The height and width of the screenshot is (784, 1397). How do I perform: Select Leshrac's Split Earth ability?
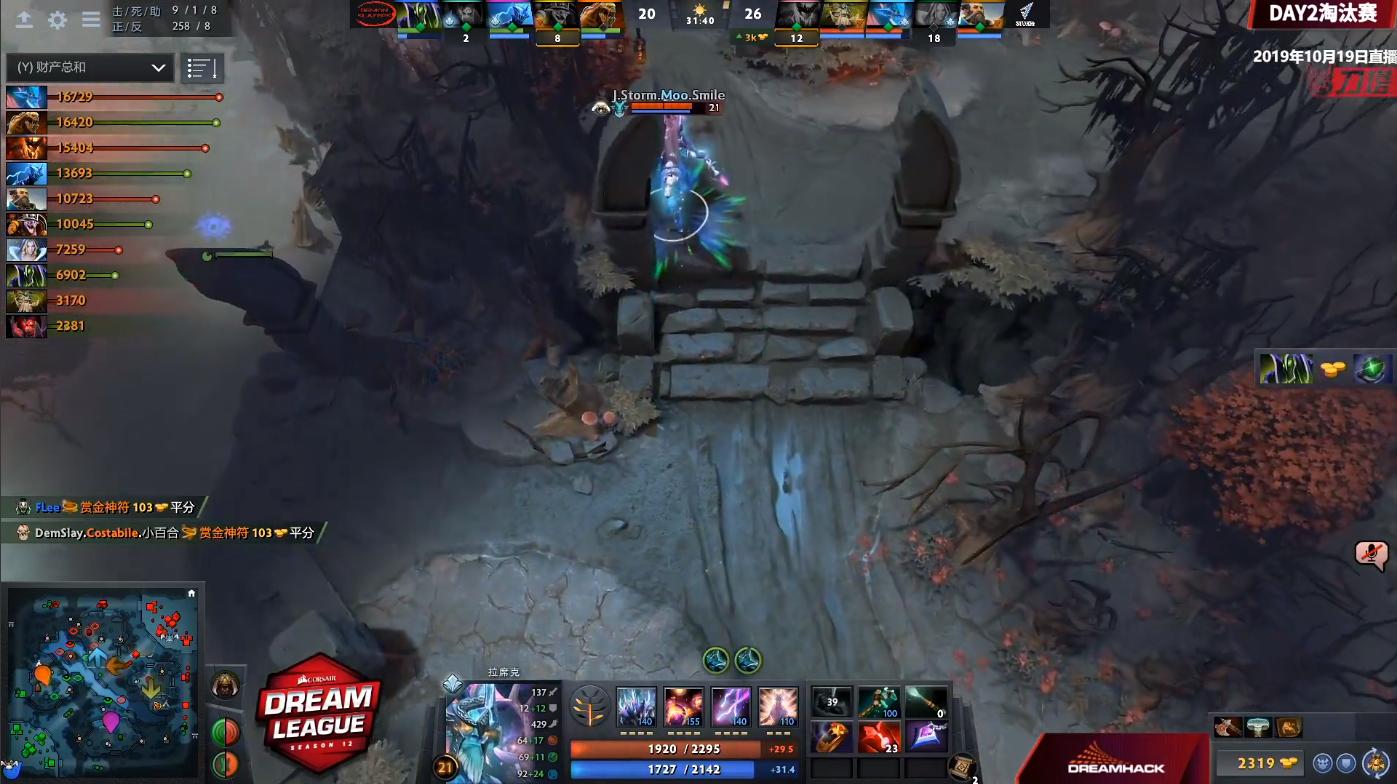pyautogui.click(x=637, y=707)
